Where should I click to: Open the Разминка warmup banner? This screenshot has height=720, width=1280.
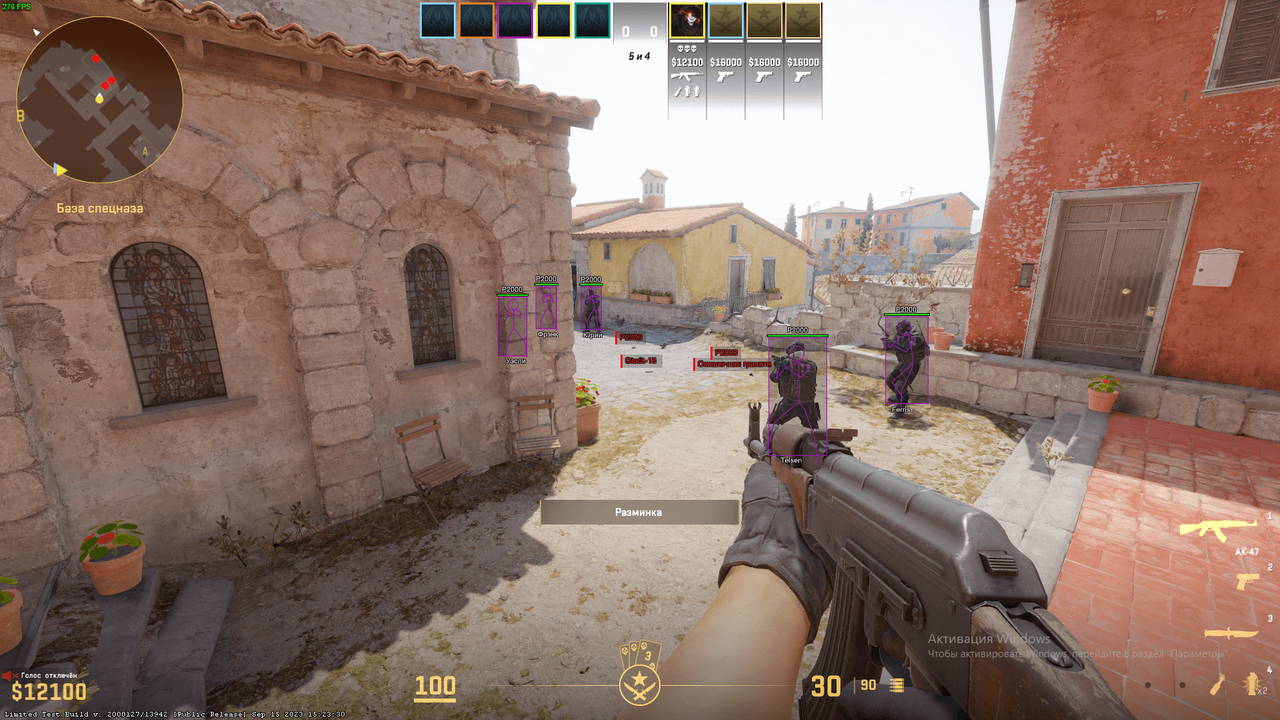[x=639, y=511]
